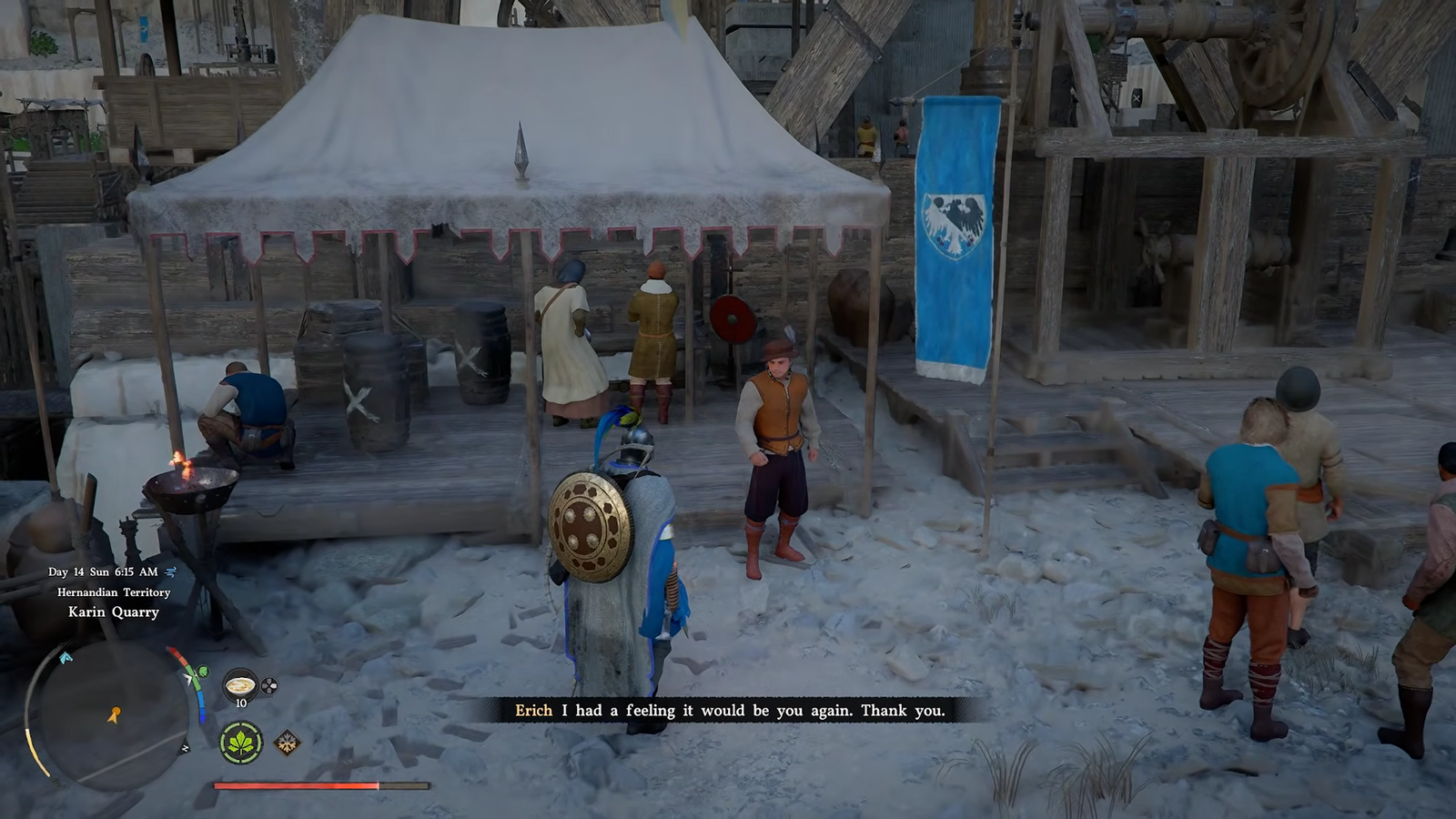
Task: Click the blue wind weather icon
Action: click(x=171, y=571)
